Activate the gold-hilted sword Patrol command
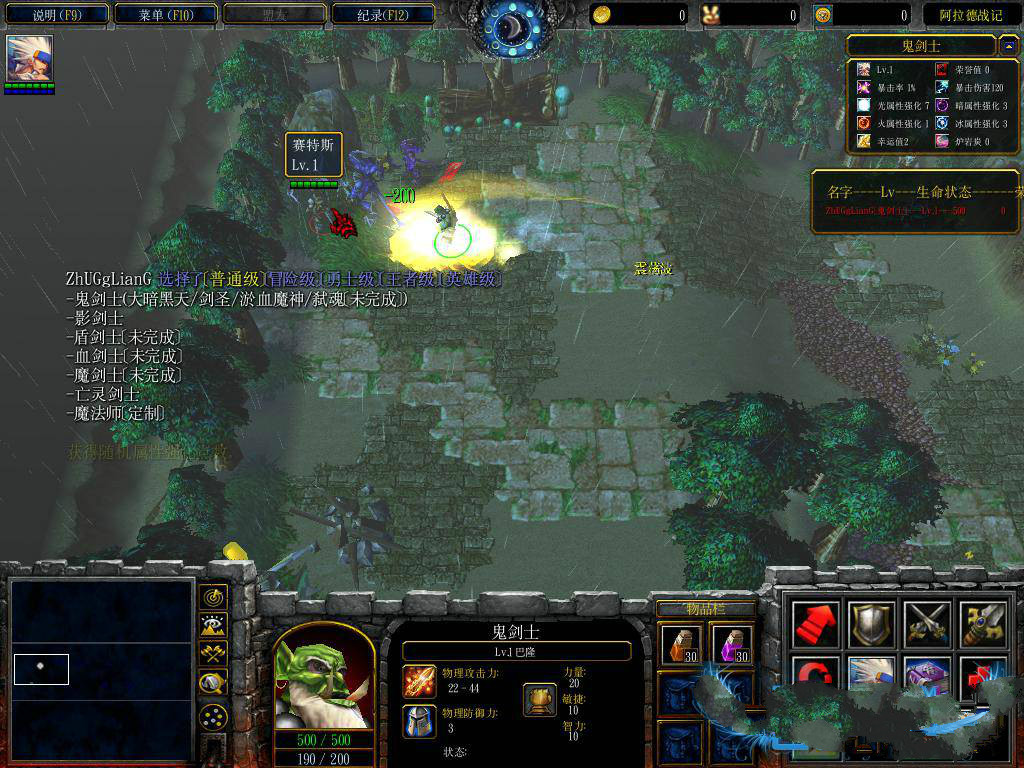1024x768 pixels. (980, 625)
